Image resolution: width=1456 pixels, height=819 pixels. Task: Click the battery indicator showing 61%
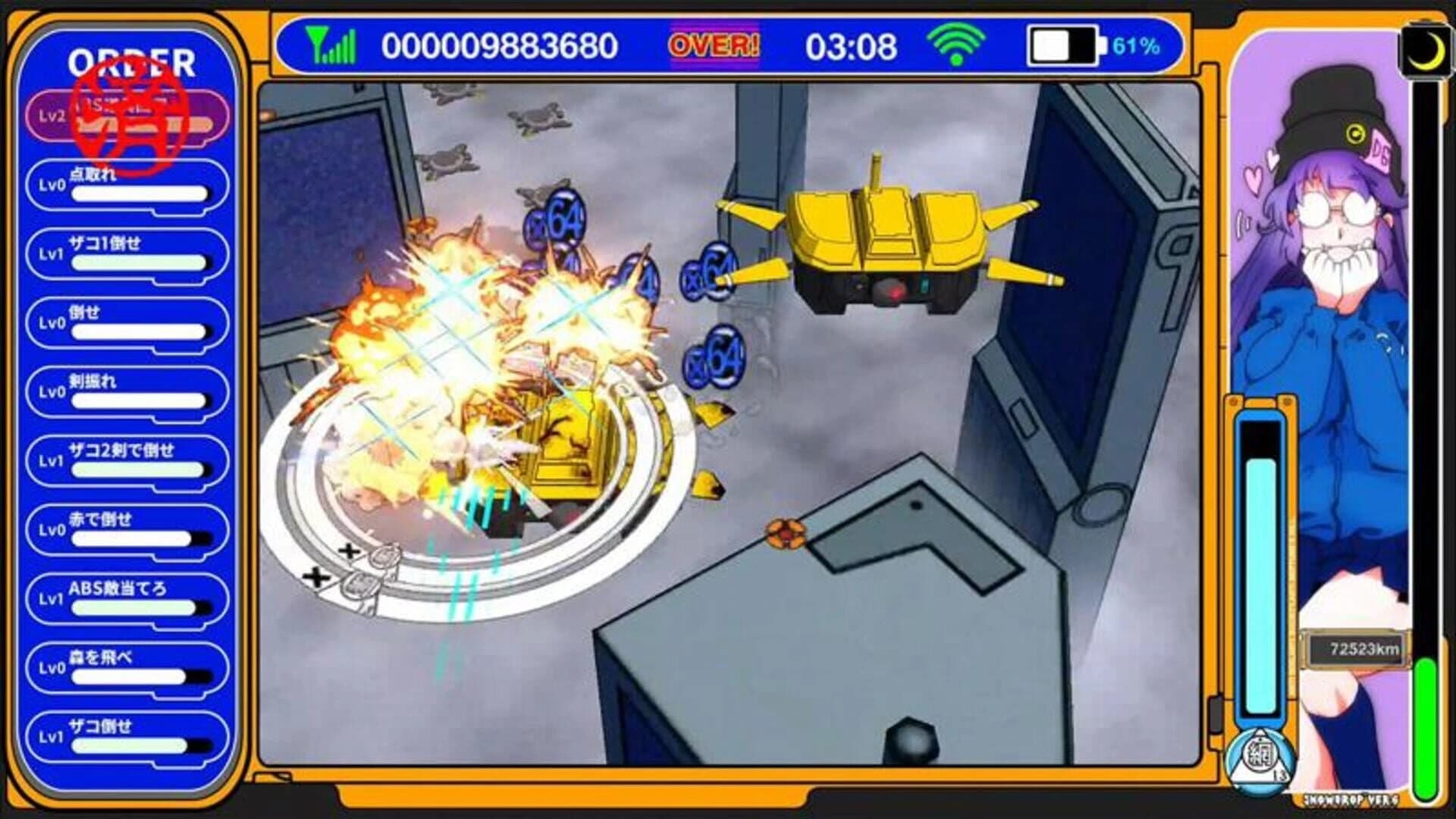[1068, 47]
